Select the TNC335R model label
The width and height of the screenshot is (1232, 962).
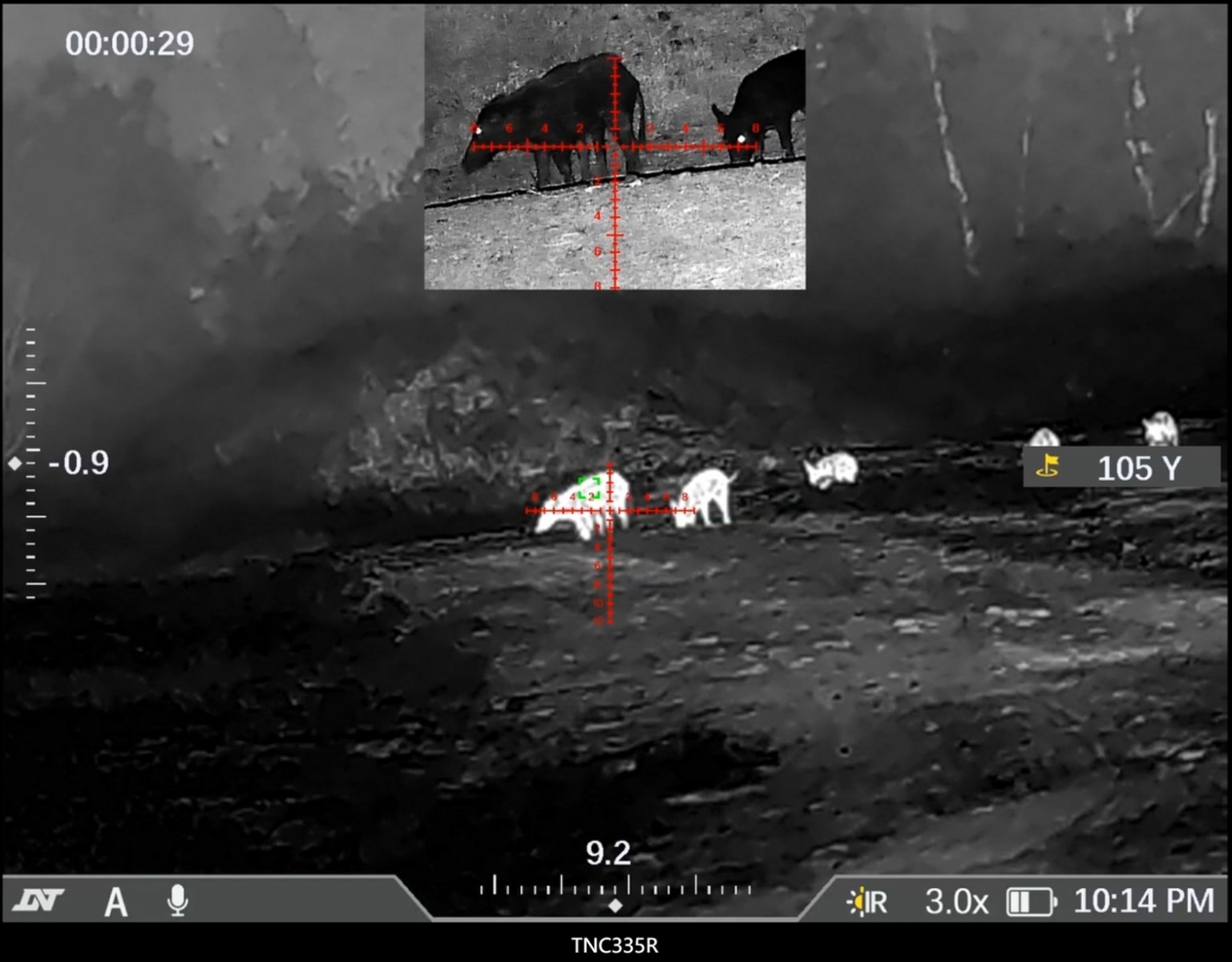pyautogui.click(x=614, y=946)
